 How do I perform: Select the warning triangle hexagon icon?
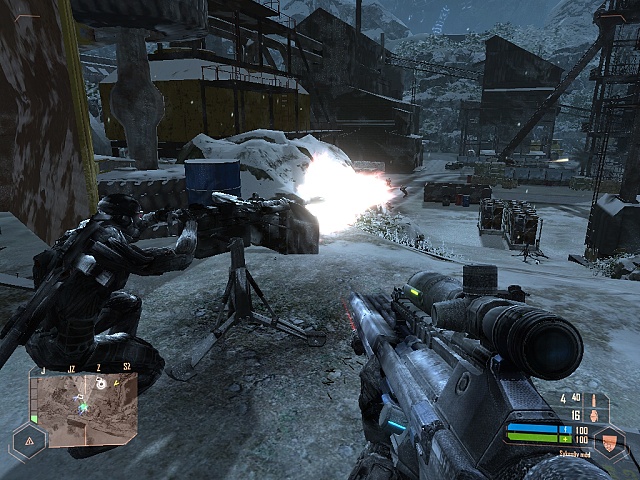pos(27,440)
